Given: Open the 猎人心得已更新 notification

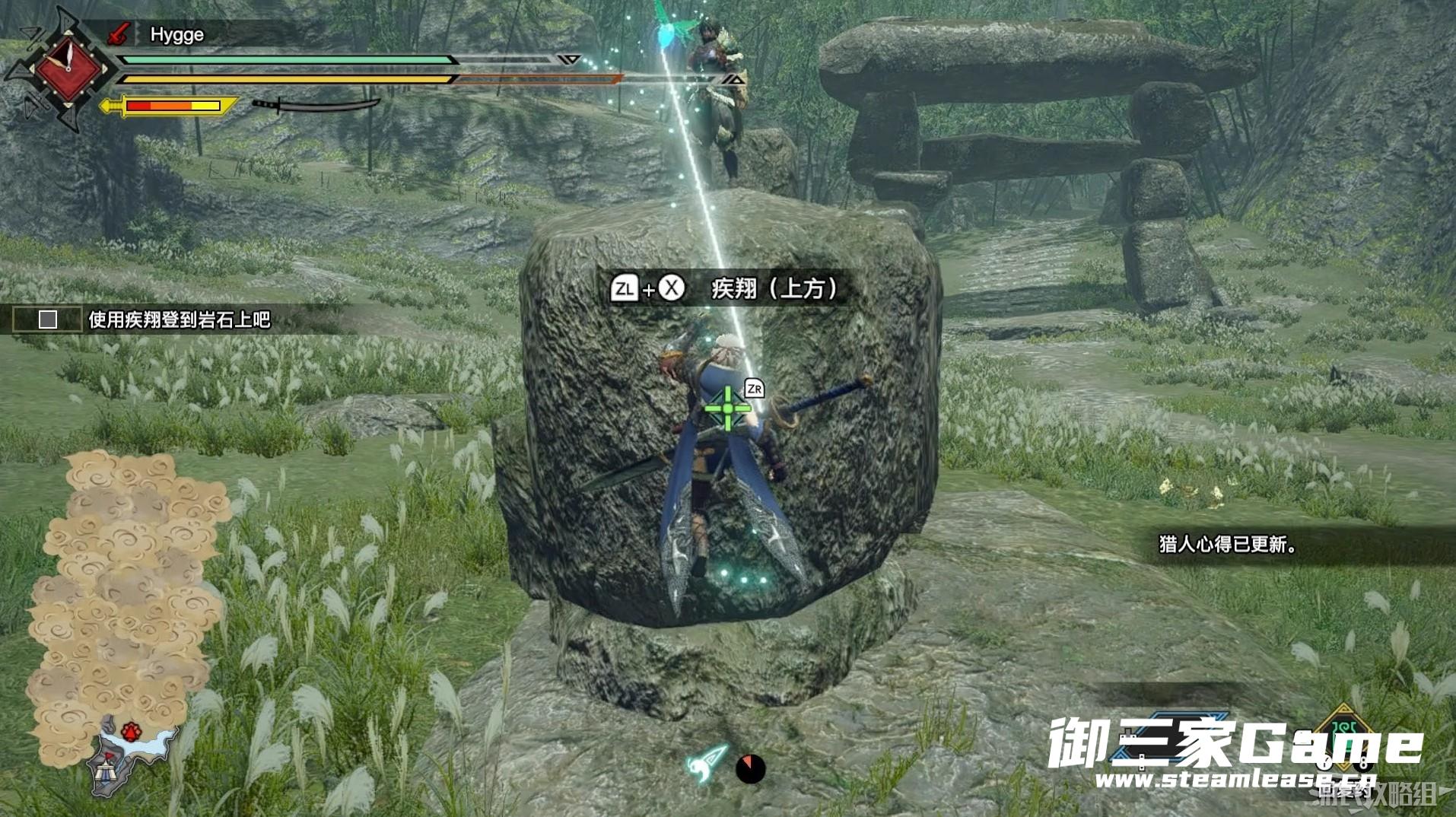Looking at the screenshot, I should point(1226,545).
